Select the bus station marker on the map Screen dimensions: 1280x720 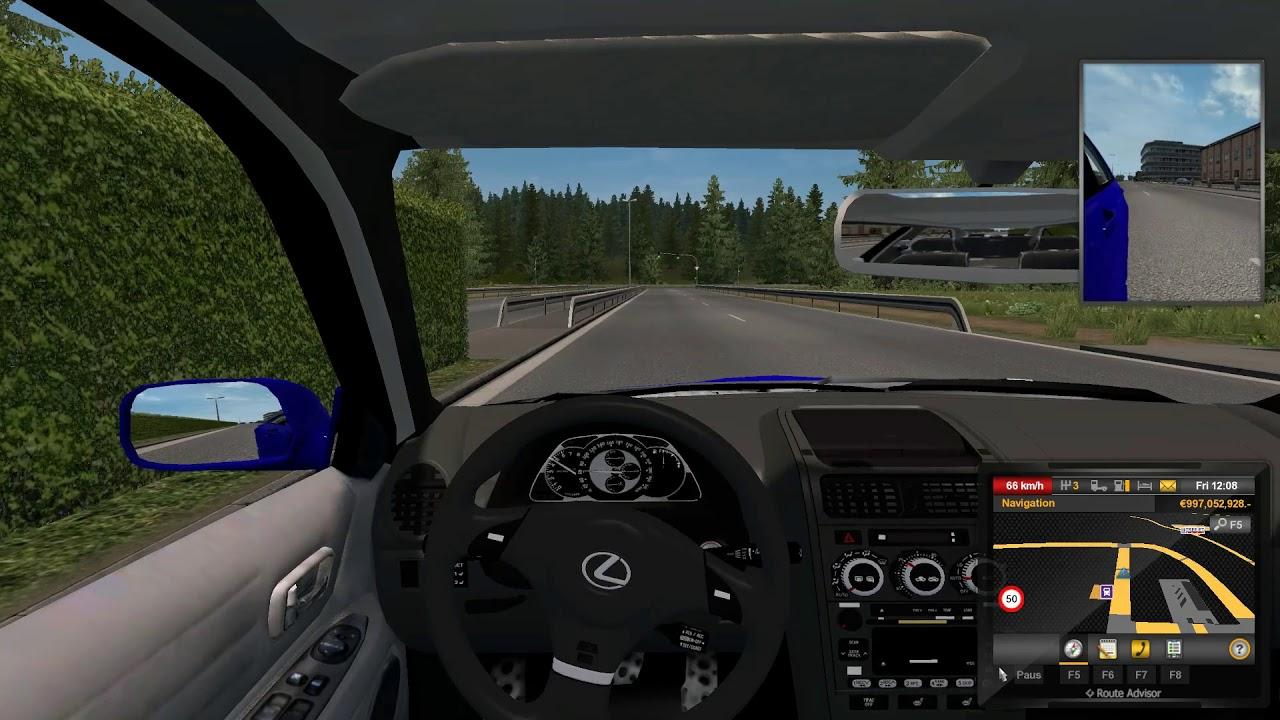pos(1107,592)
